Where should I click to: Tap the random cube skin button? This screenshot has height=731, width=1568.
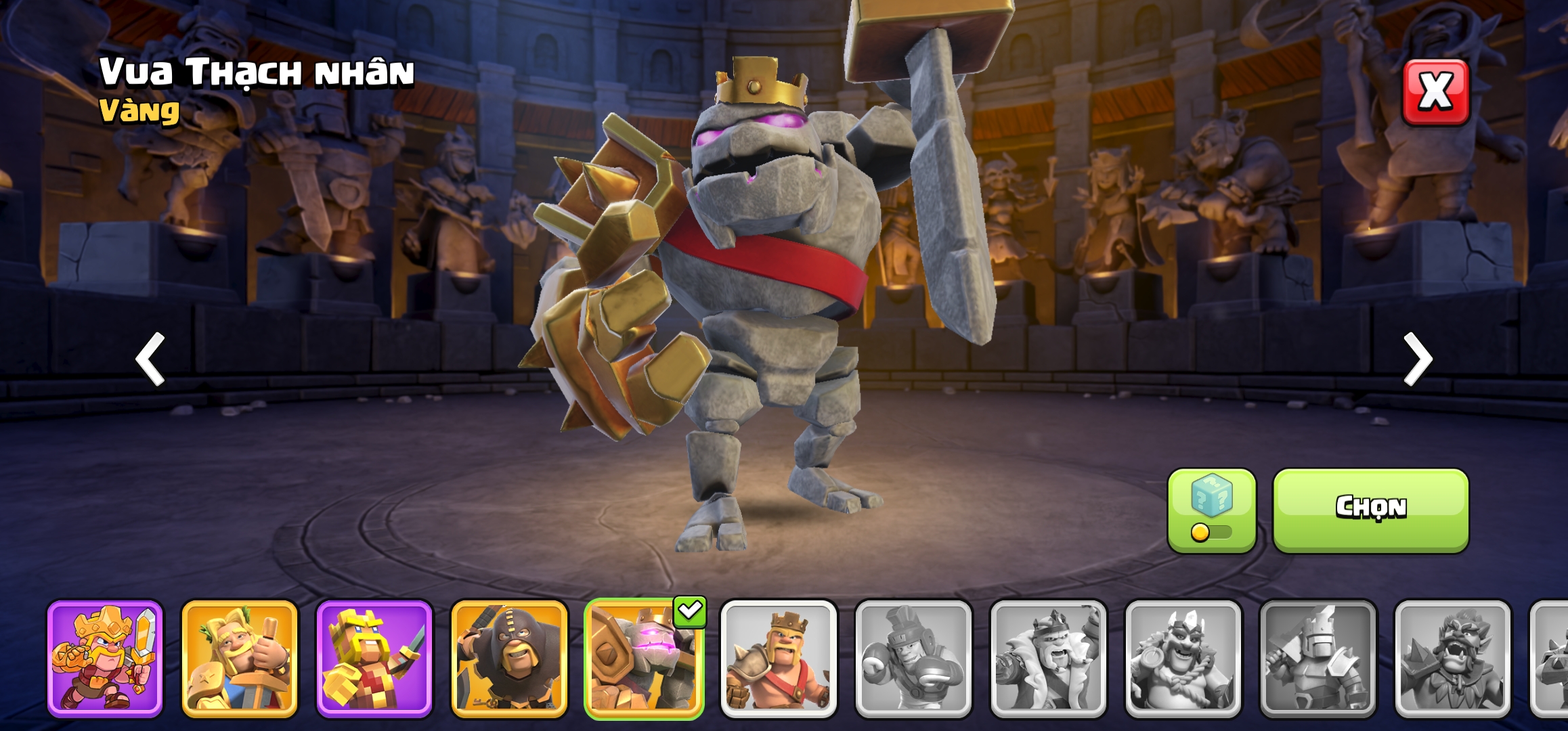coord(1211,510)
